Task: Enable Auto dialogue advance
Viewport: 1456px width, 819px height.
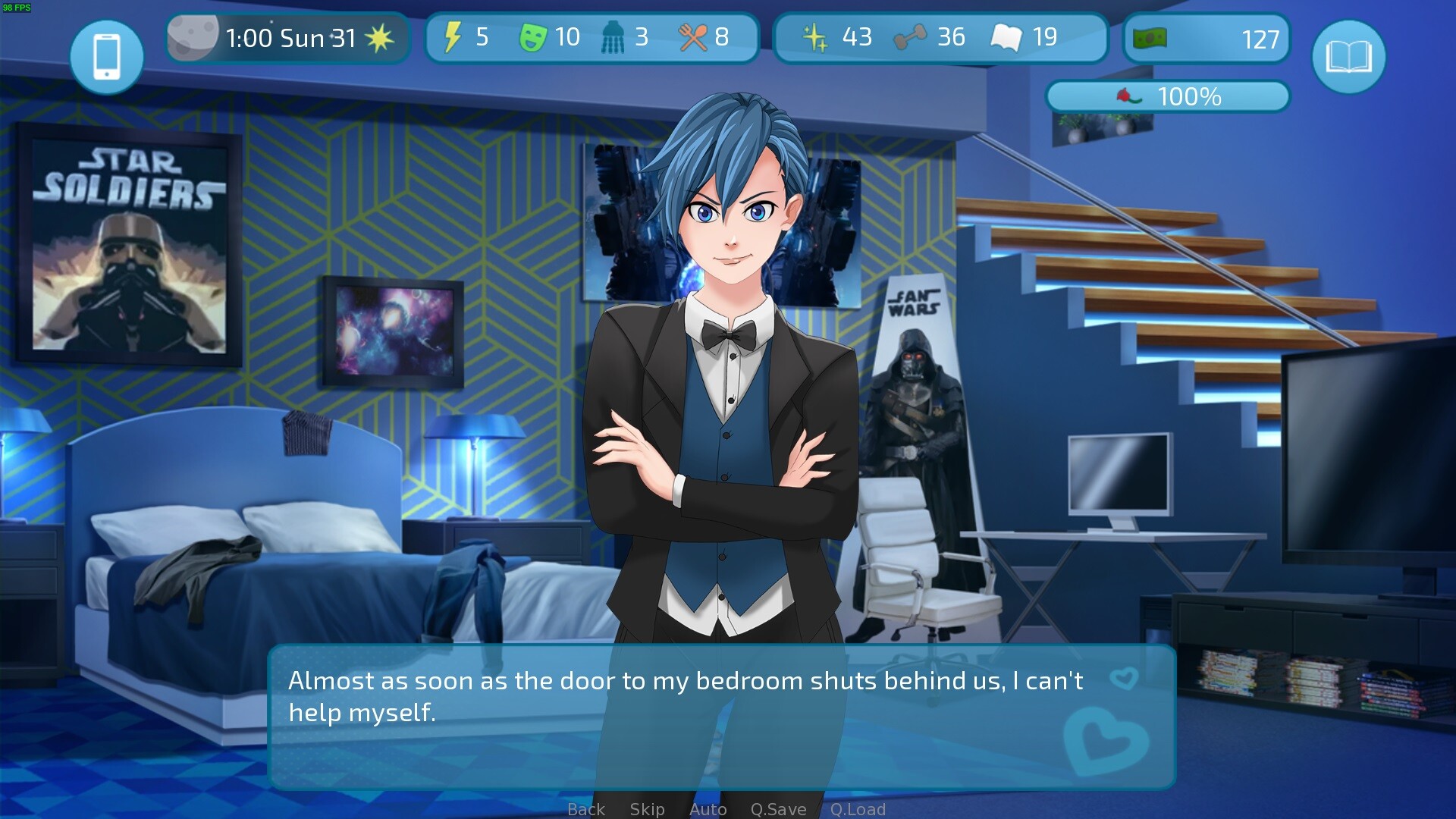Action: coord(708,809)
